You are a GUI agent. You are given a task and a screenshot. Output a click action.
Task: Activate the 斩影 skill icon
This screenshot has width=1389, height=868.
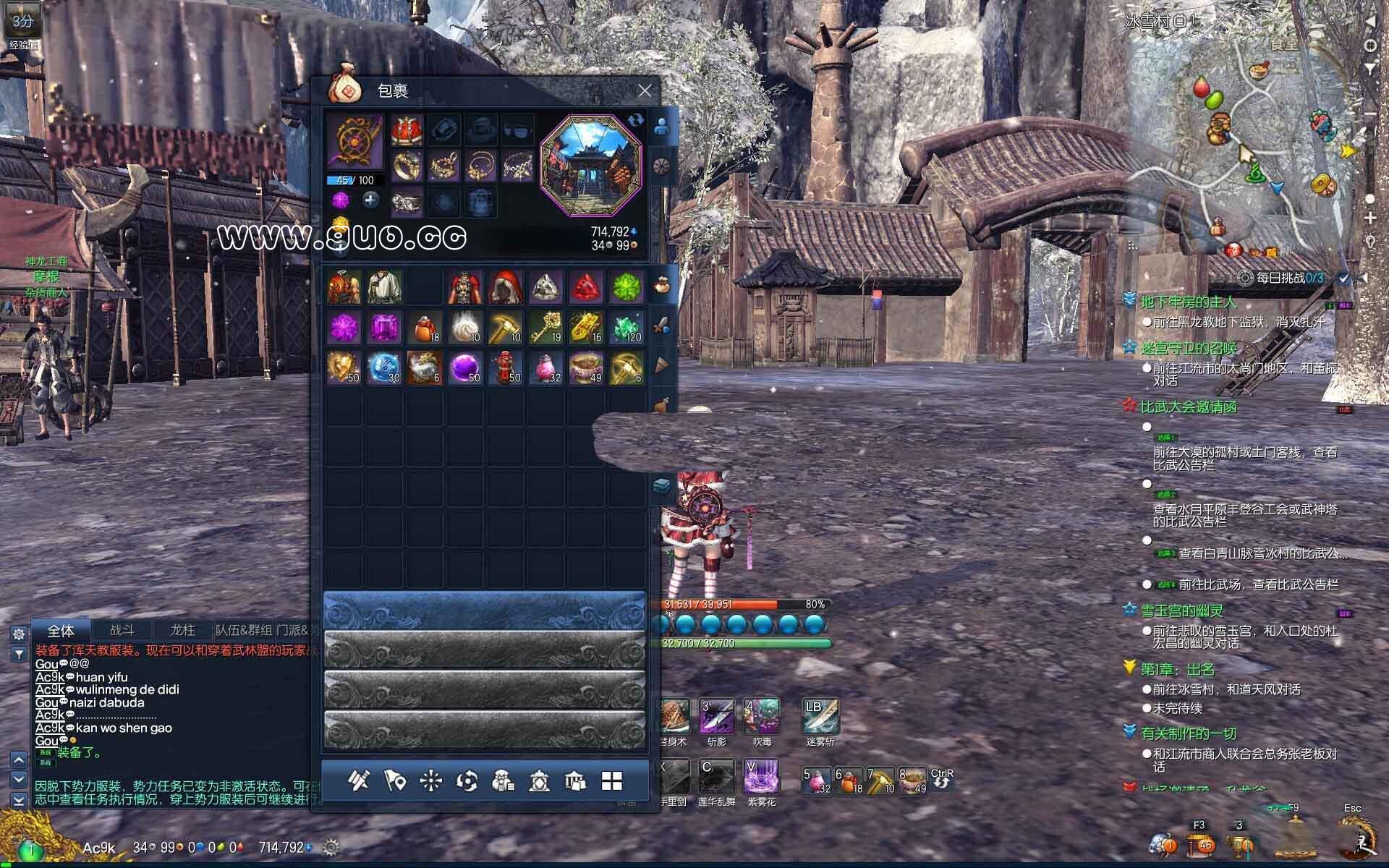[x=716, y=716]
